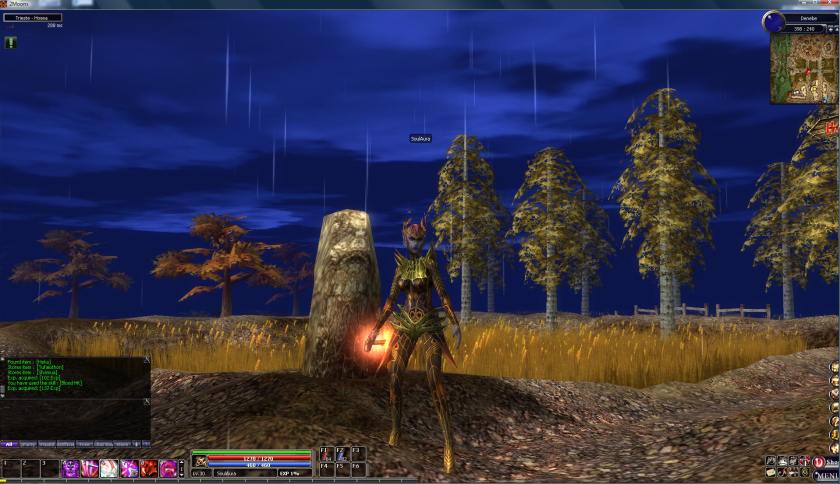Open the MENU button

[x=832, y=477]
